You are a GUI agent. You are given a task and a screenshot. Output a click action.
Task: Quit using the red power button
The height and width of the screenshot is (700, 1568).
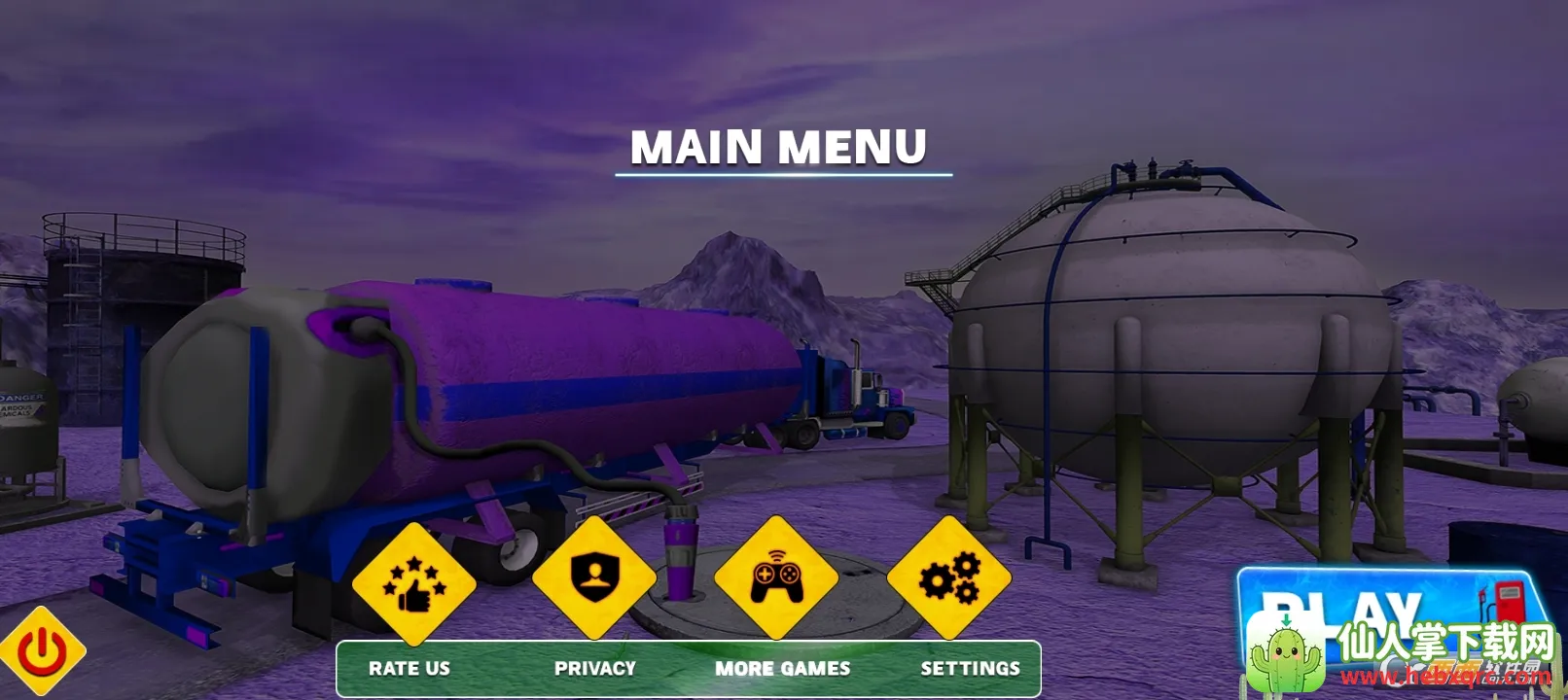43,651
